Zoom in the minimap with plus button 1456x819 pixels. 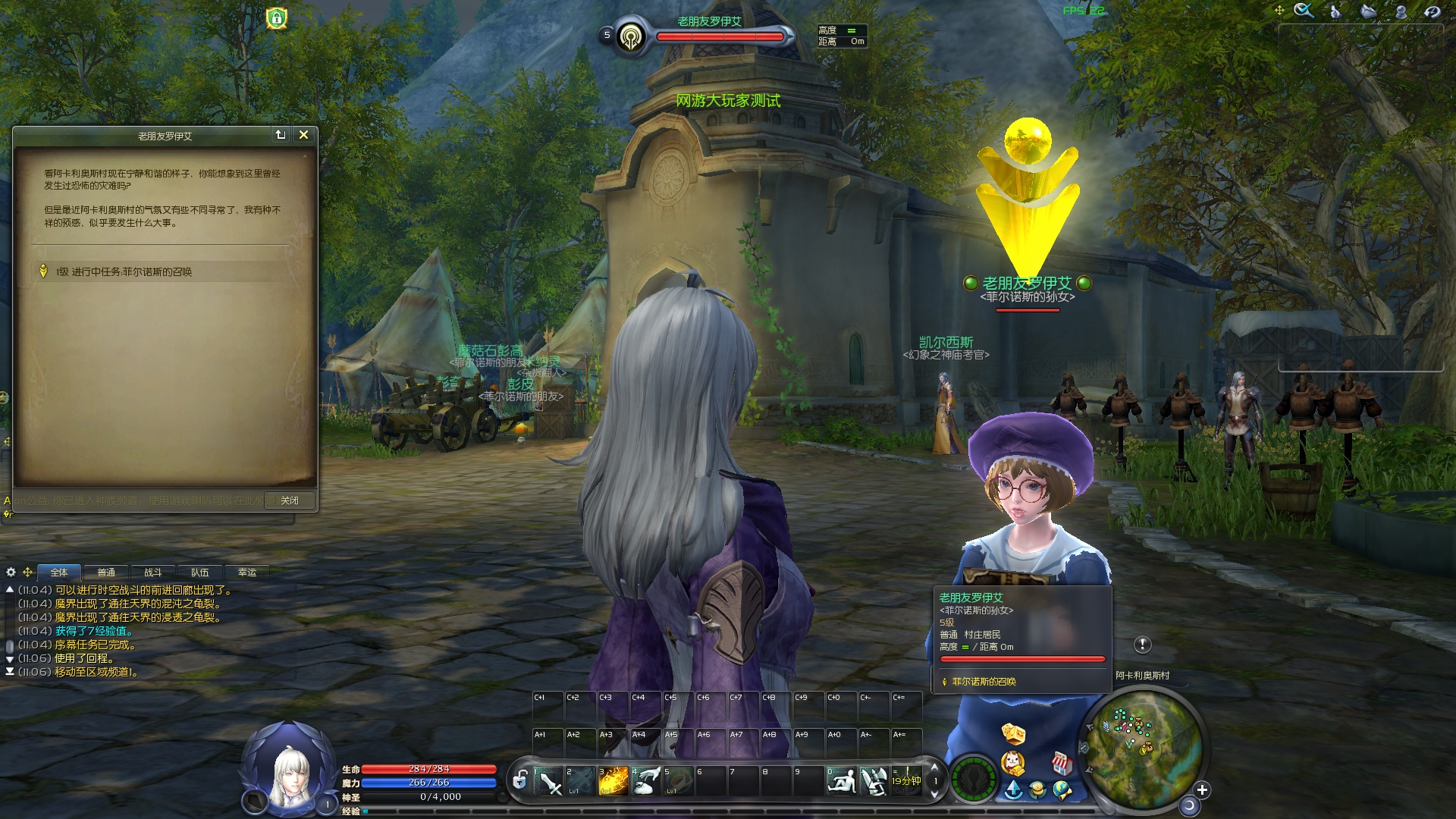pyautogui.click(x=1202, y=790)
